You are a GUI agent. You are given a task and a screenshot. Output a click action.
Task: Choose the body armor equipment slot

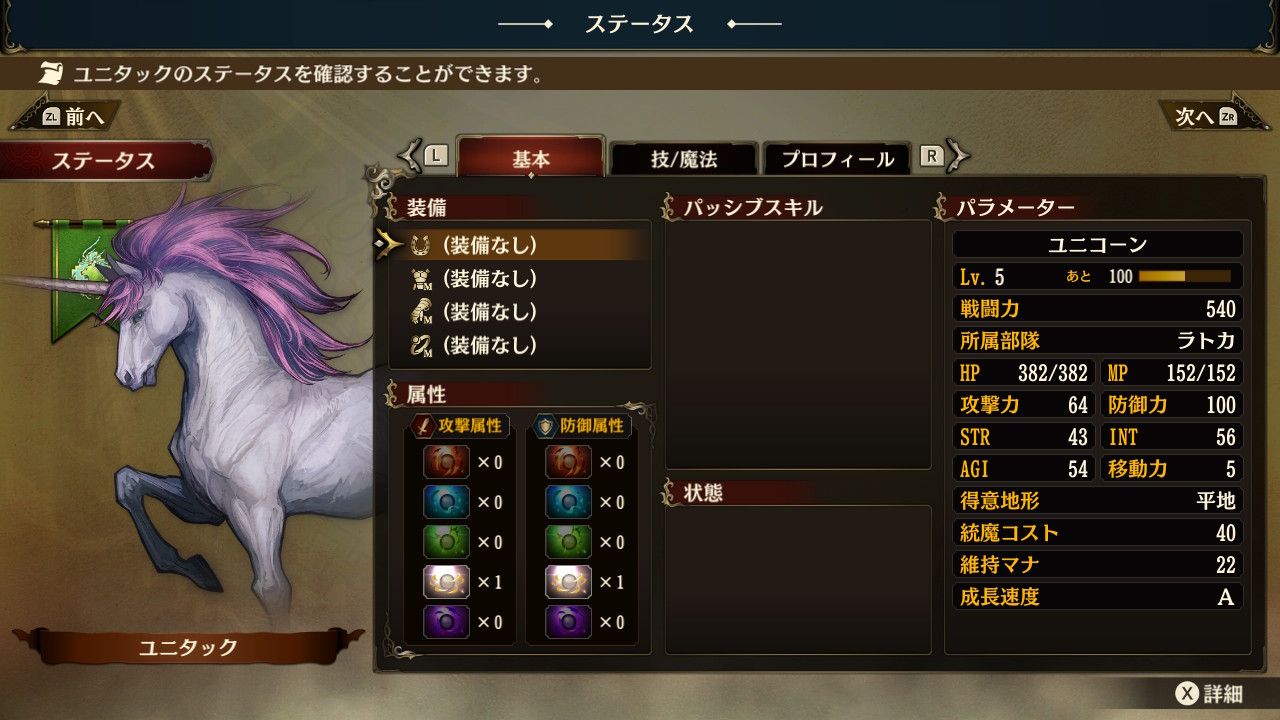(490, 278)
